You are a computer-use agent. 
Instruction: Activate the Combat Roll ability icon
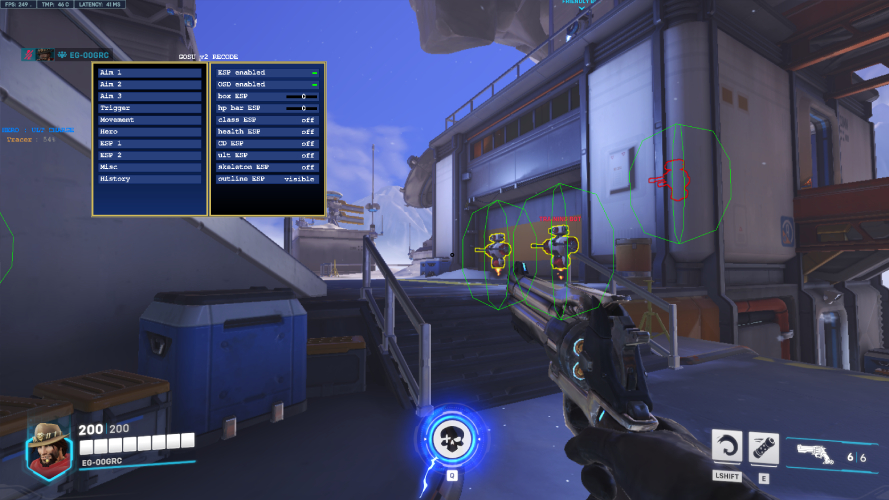click(727, 446)
